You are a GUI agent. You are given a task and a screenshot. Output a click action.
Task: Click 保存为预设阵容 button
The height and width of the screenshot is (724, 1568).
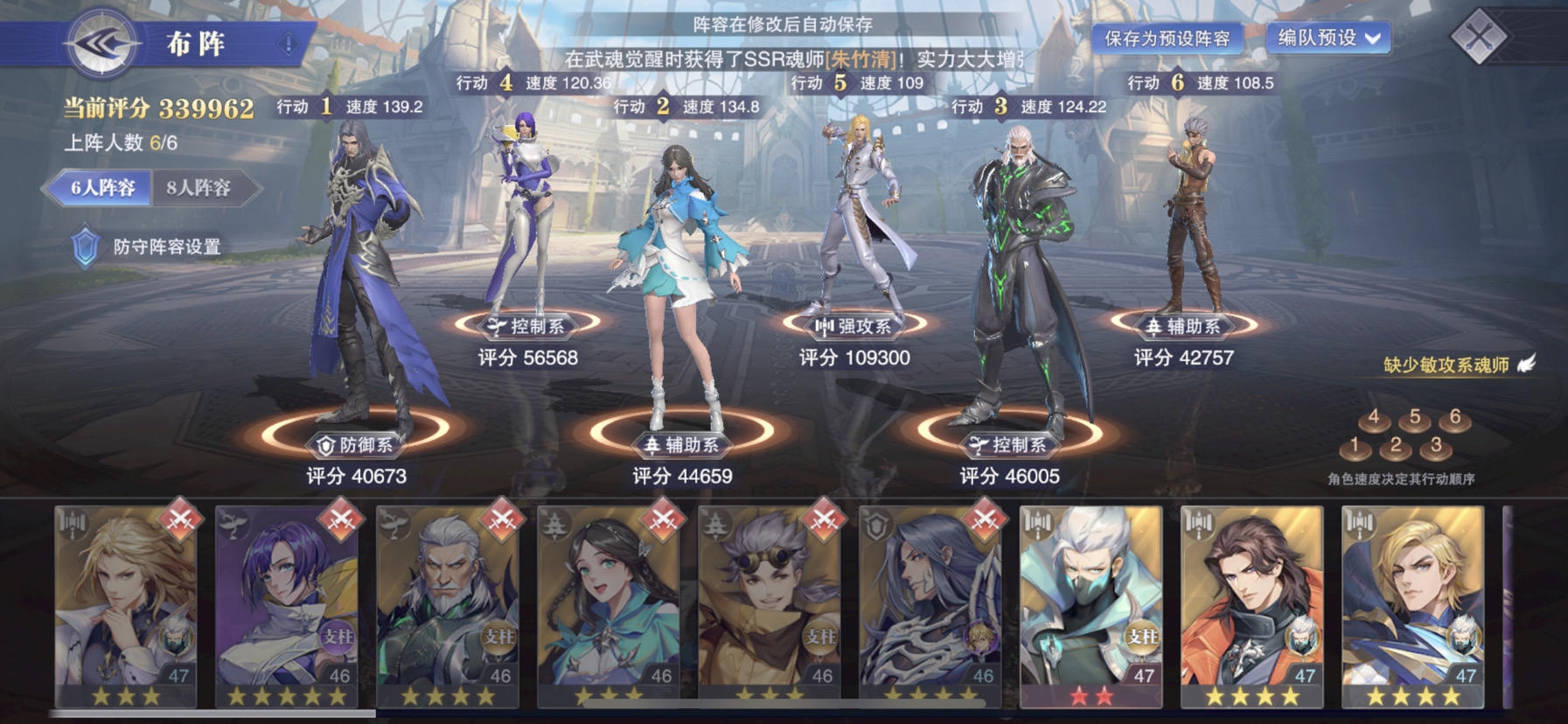[x=1167, y=38]
